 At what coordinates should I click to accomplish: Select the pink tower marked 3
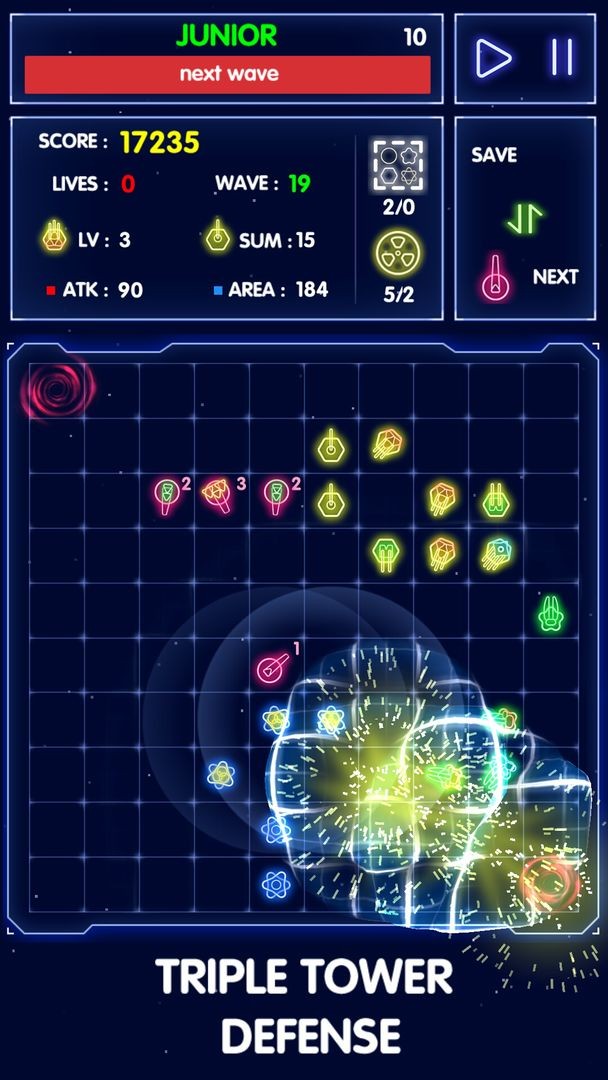pos(218,492)
